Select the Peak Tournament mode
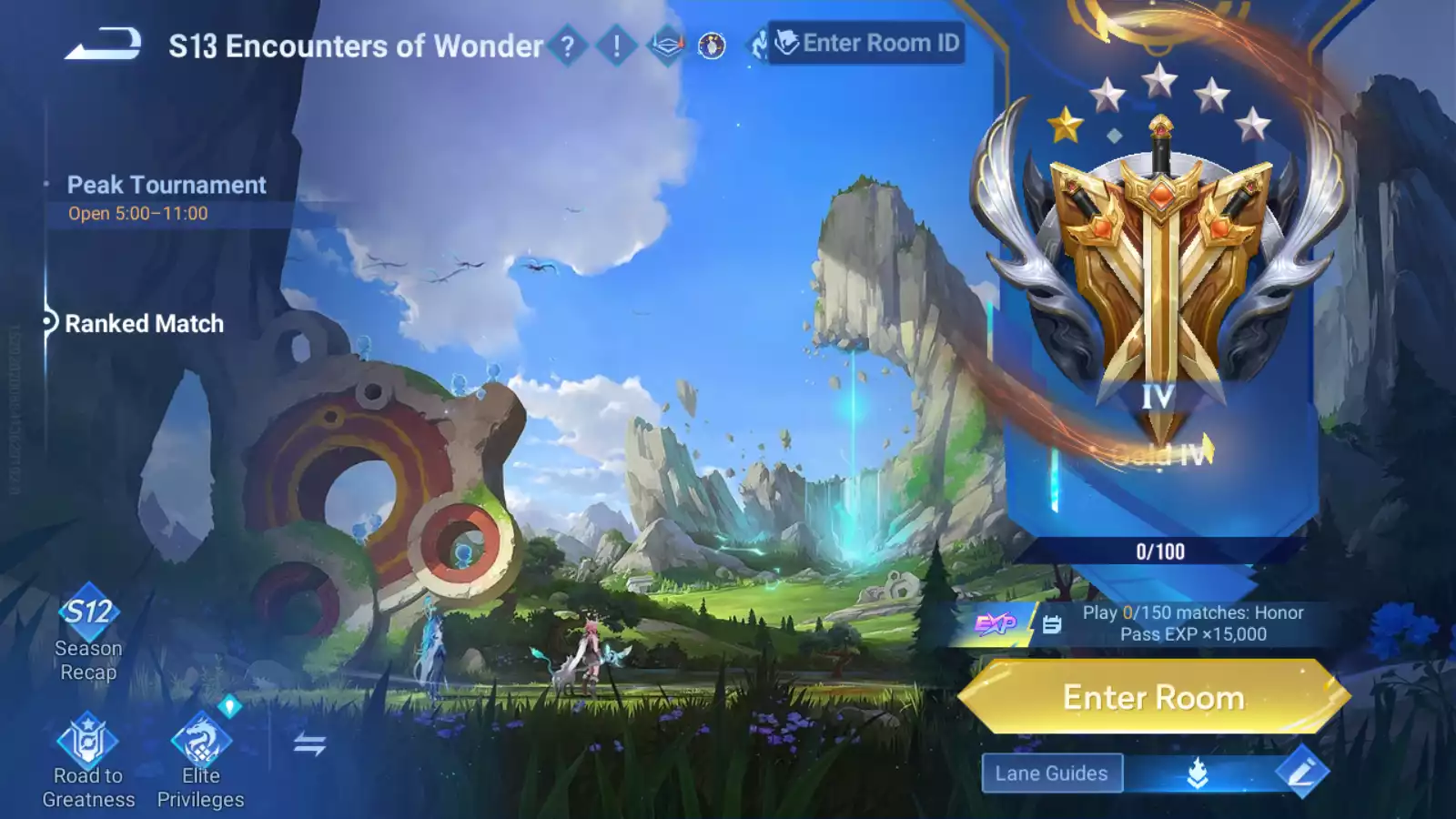1456x819 pixels. point(167,185)
